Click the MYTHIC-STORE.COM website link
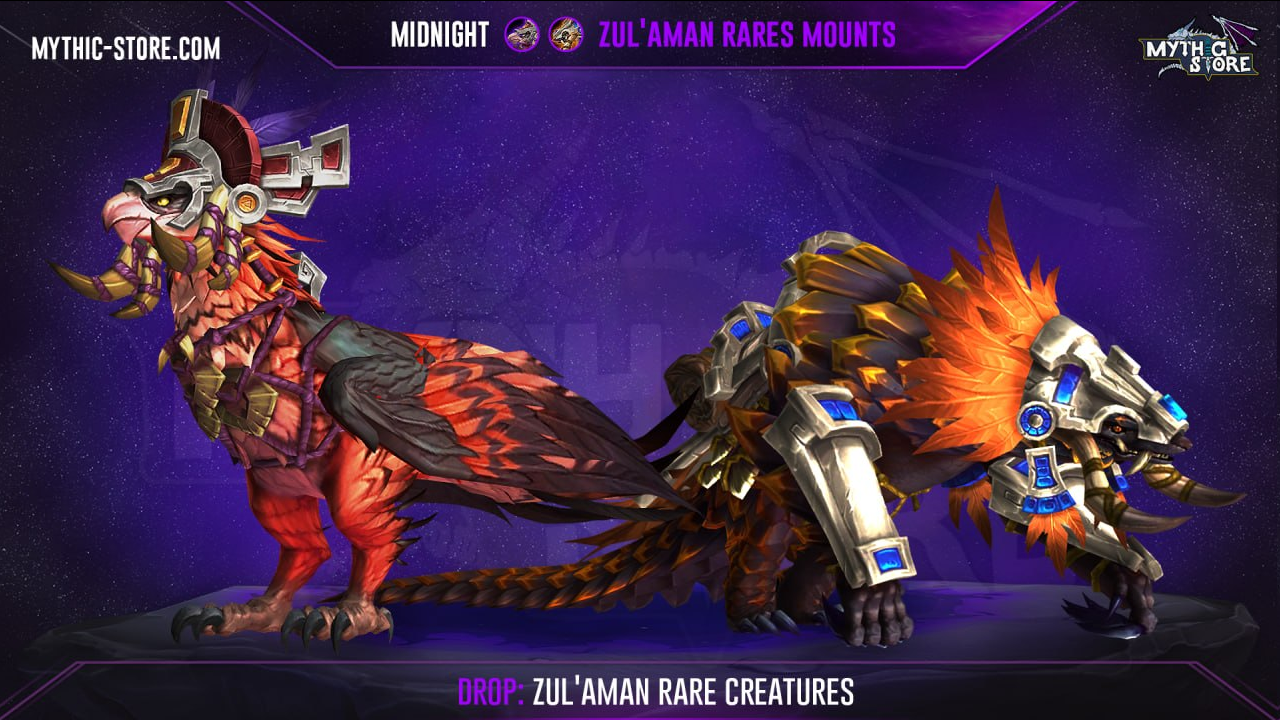Screen dimensions: 1280x720 pyautogui.click(x=125, y=48)
